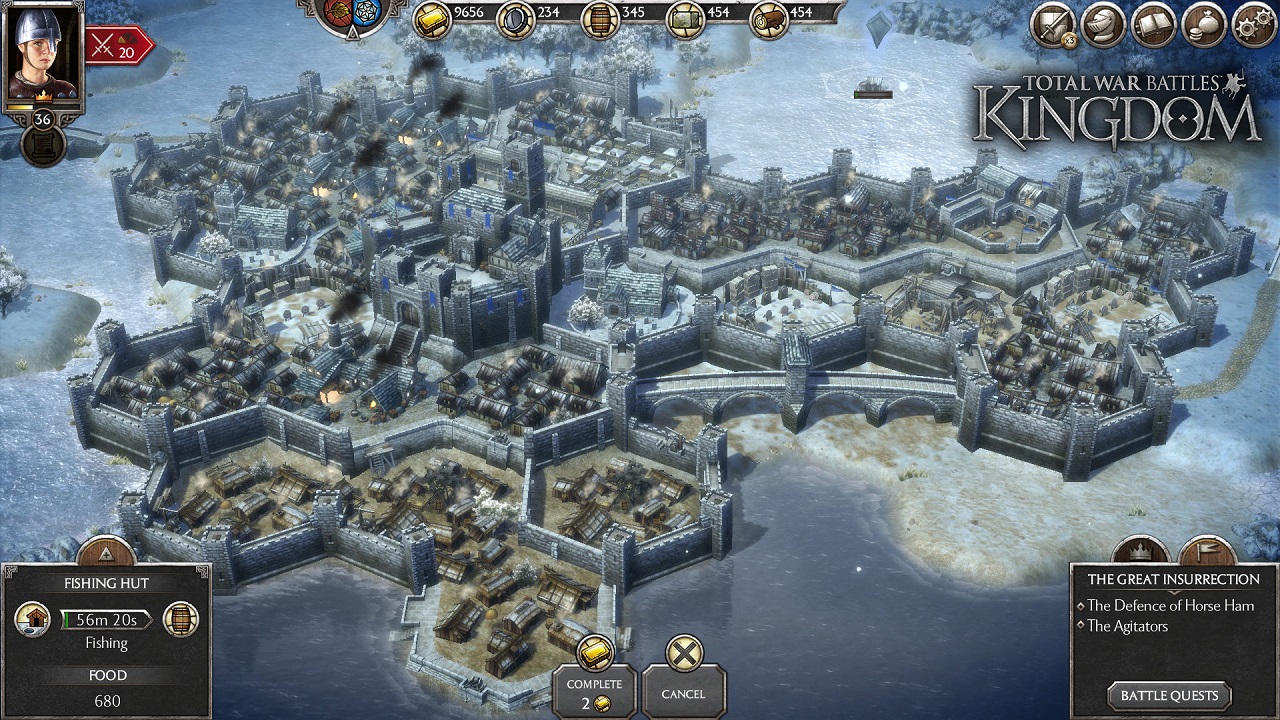Screen dimensions: 1280x720
Task: Open the scroll icon below the portrait
Action: coord(44,146)
